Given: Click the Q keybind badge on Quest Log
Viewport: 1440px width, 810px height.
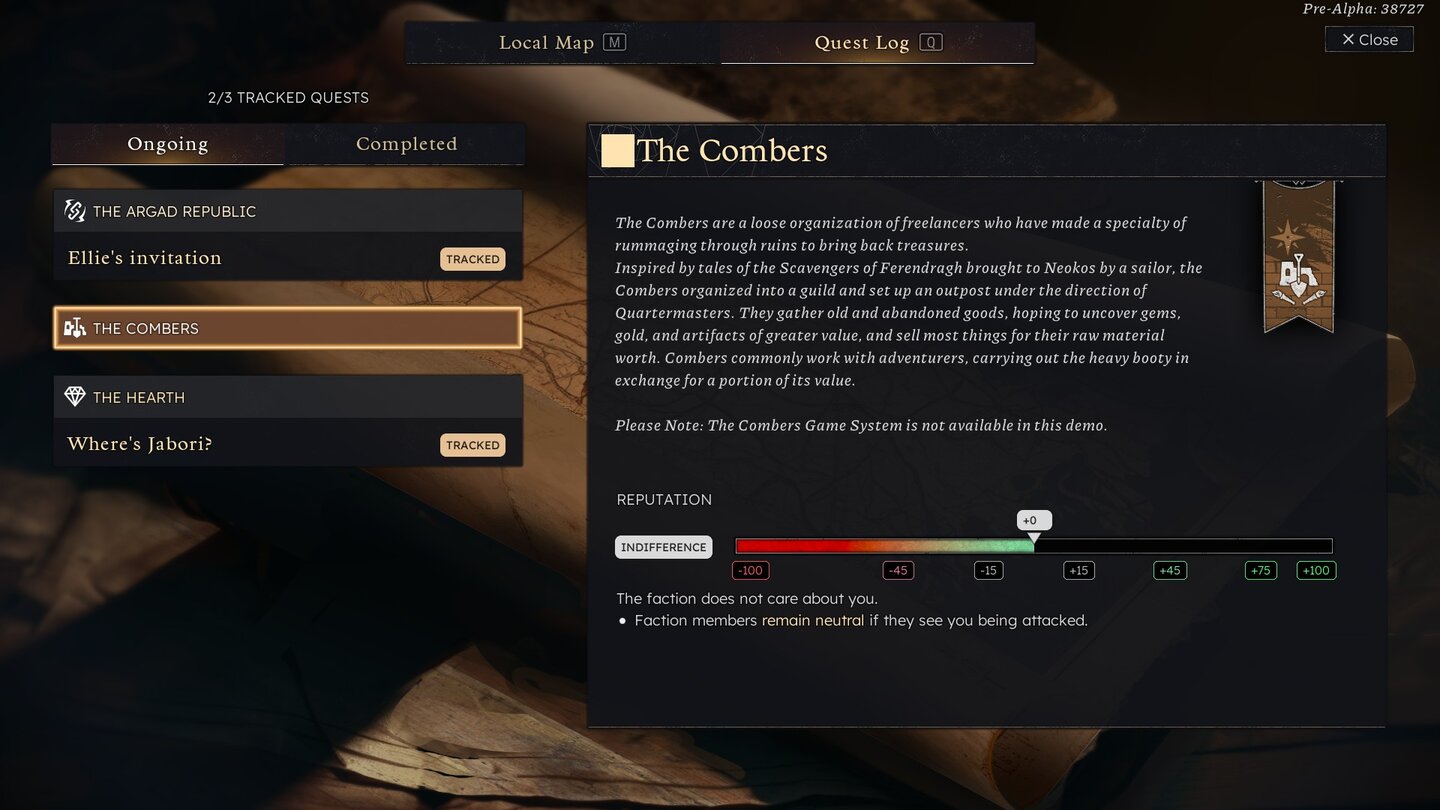Looking at the screenshot, I should [x=932, y=42].
